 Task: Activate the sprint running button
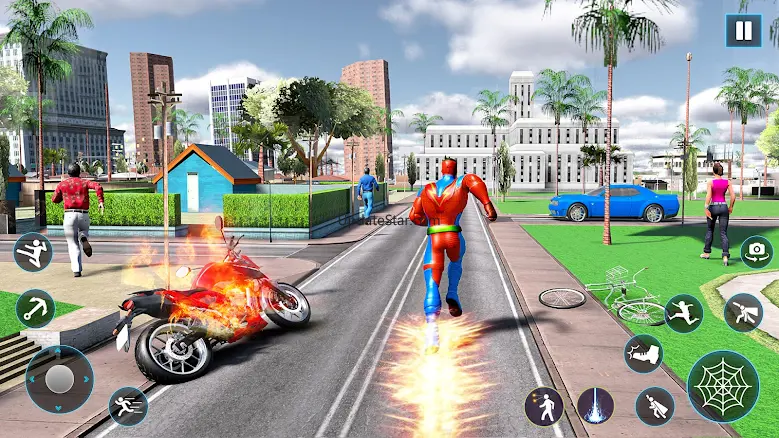click(128, 406)
